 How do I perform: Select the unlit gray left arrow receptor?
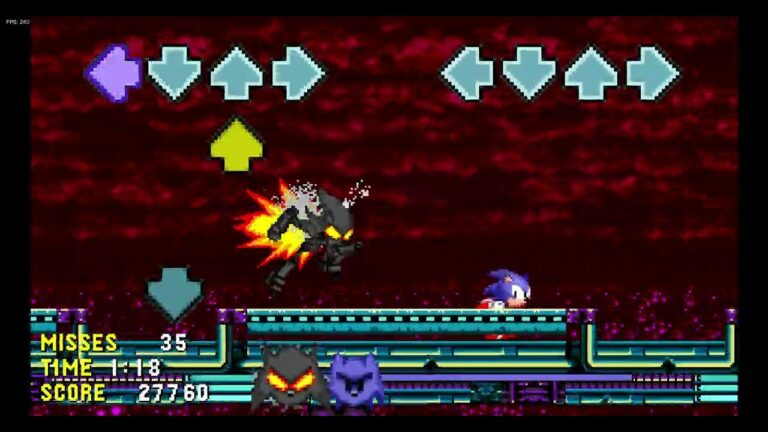pos(467,73)
